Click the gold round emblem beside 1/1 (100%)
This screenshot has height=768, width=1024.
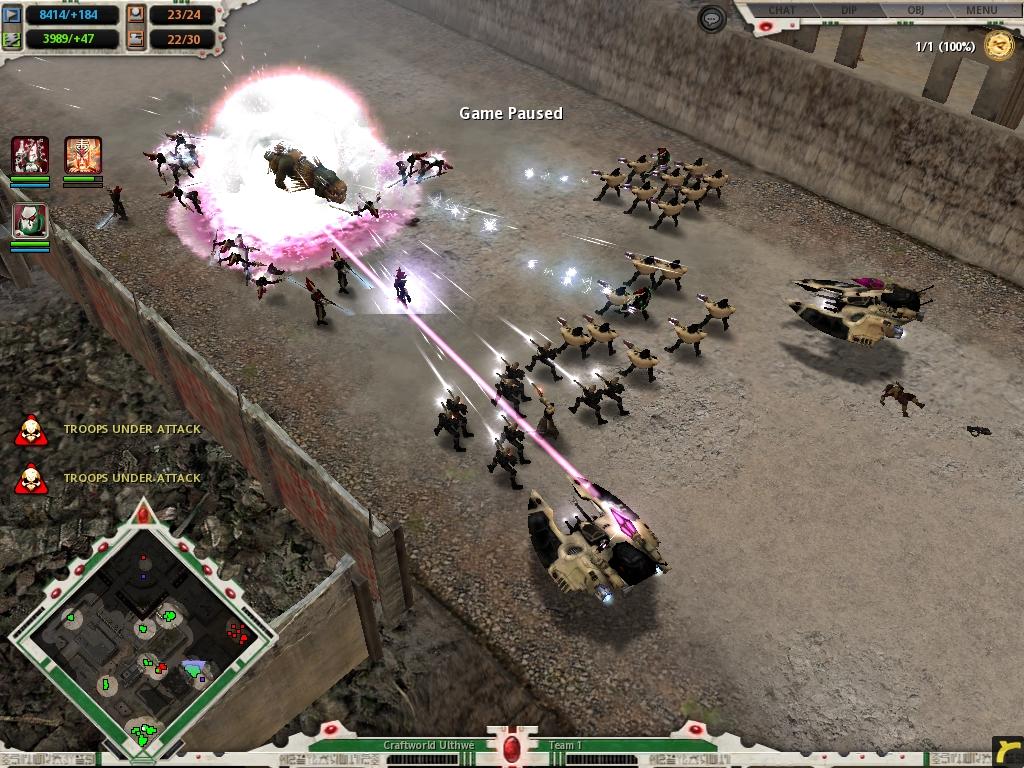point(998,46)
